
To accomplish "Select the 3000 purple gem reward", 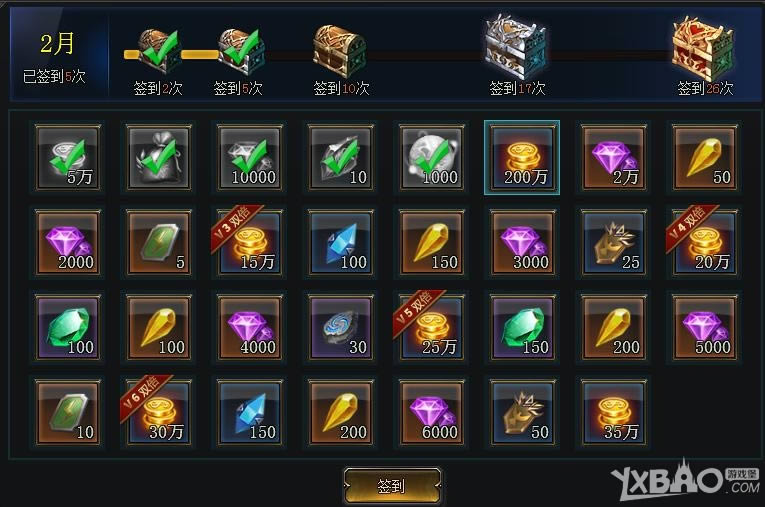I will [x=523, y=242].
